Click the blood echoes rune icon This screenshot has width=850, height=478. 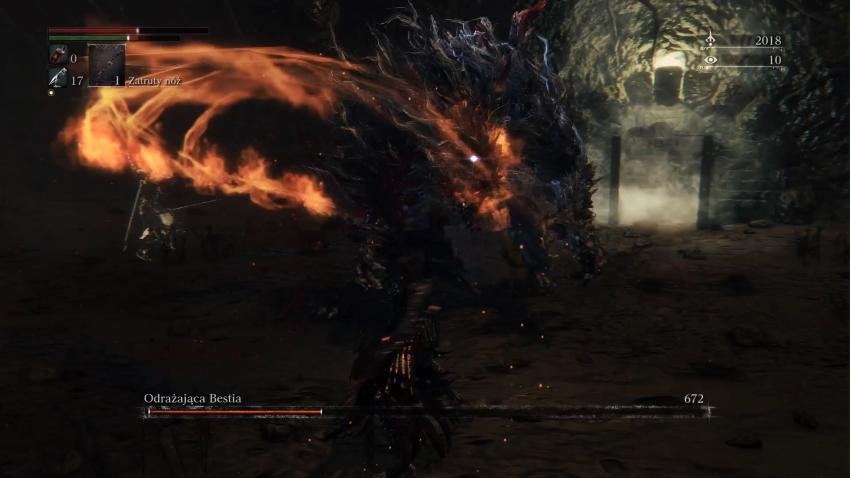click(x=710, y=41)
